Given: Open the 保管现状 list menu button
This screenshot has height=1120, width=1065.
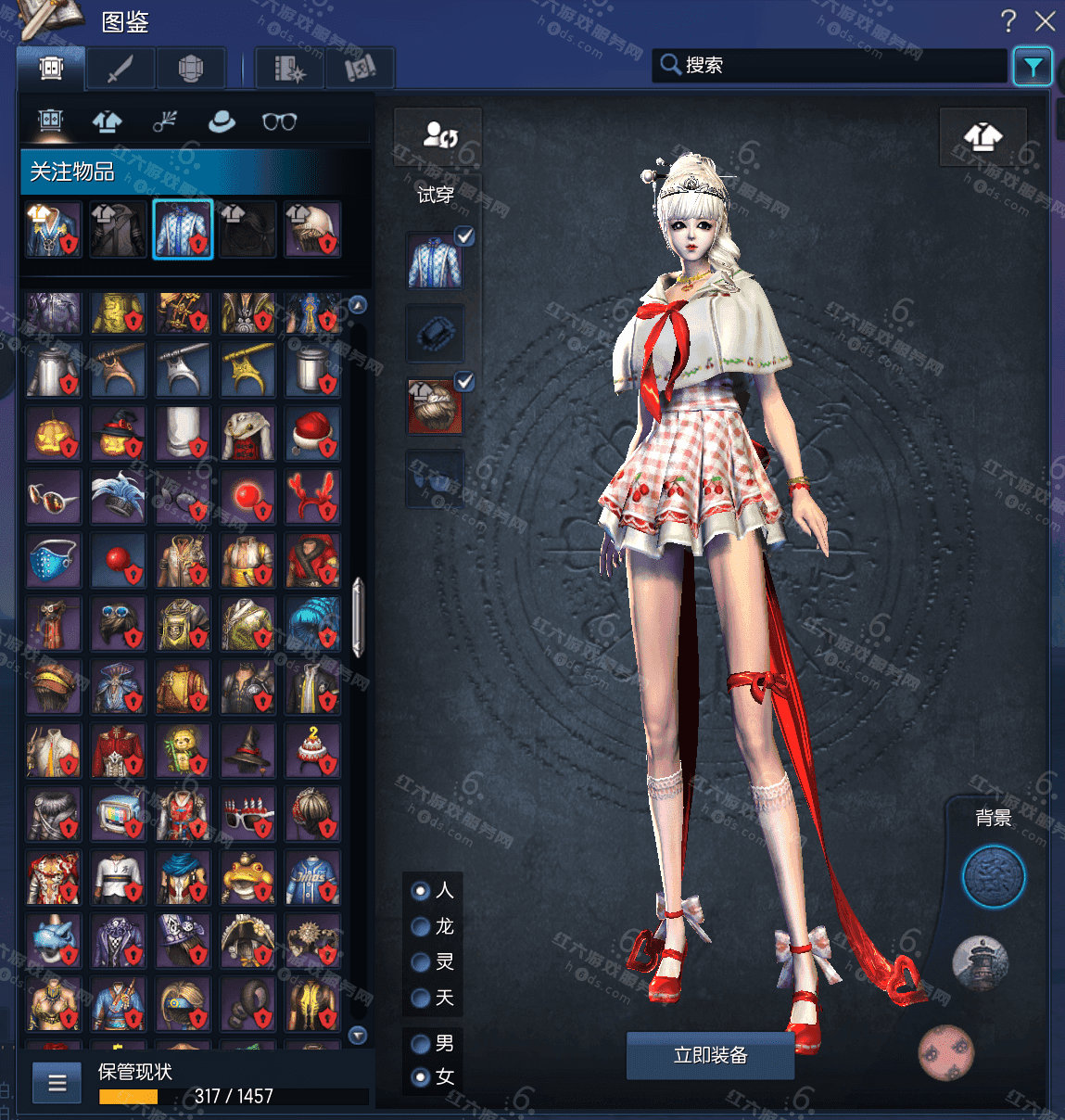Looking at the screenshot, I should (x=57, y=1083).
